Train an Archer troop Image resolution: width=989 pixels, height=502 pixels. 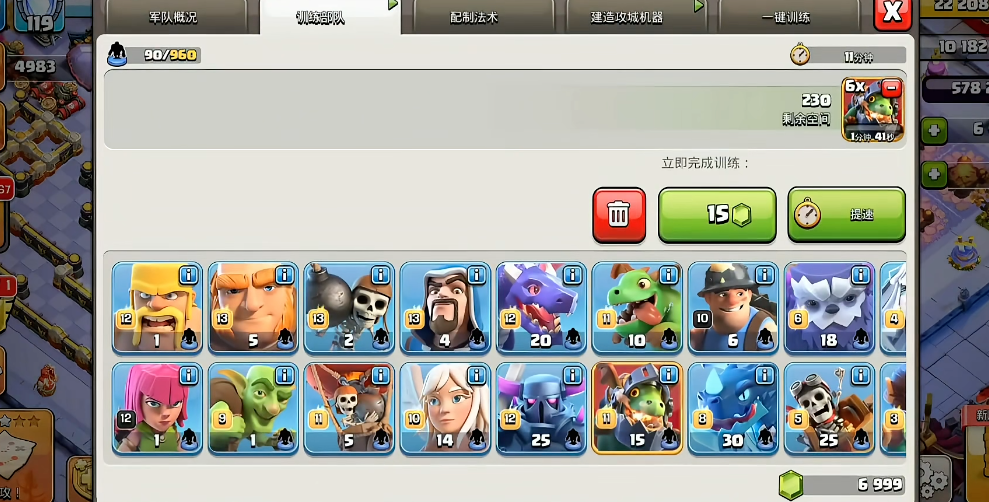coord(157,408)
